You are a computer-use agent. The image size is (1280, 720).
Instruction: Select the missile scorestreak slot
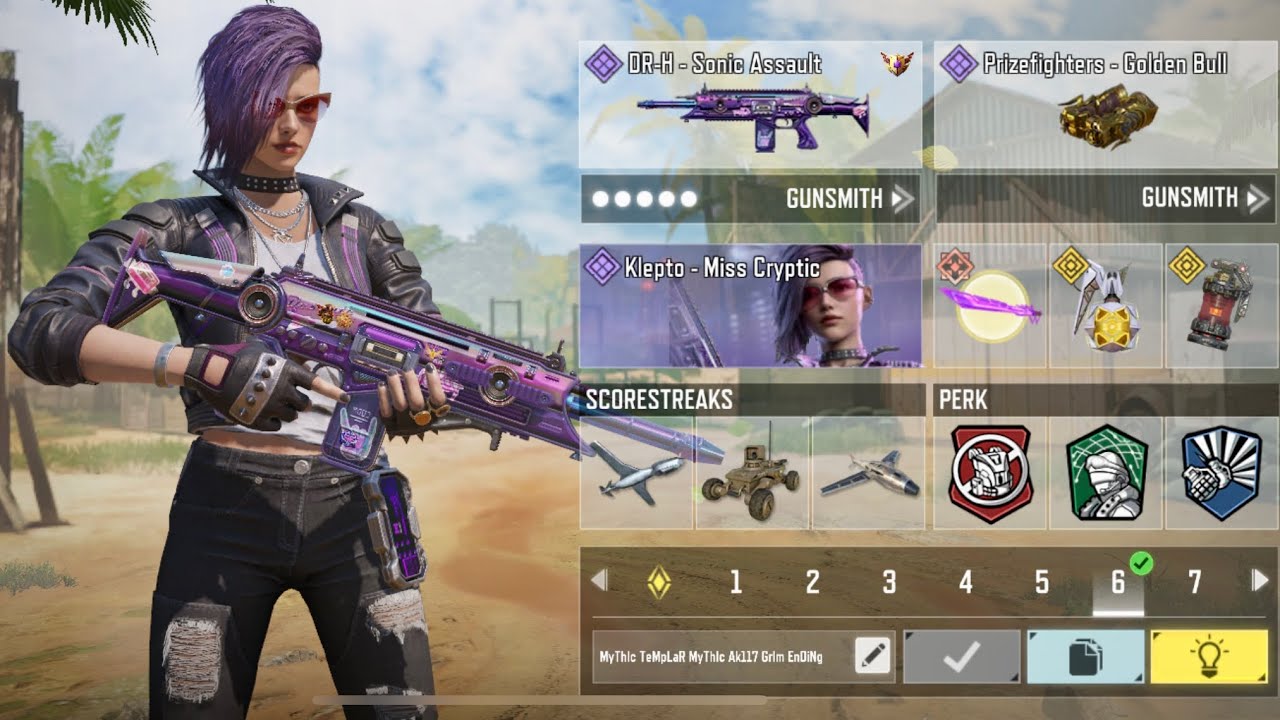click(637, 474)
